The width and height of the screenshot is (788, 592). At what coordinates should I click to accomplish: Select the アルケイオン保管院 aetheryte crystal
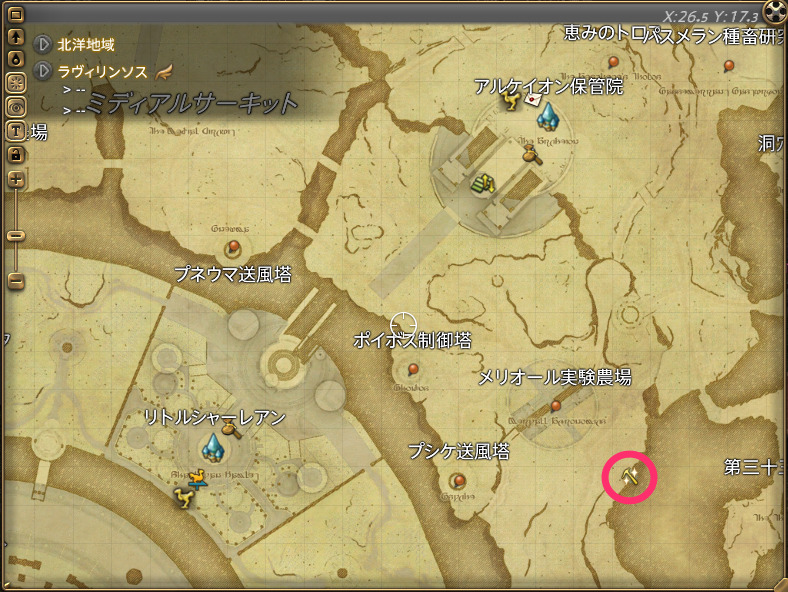coord(548,117)
